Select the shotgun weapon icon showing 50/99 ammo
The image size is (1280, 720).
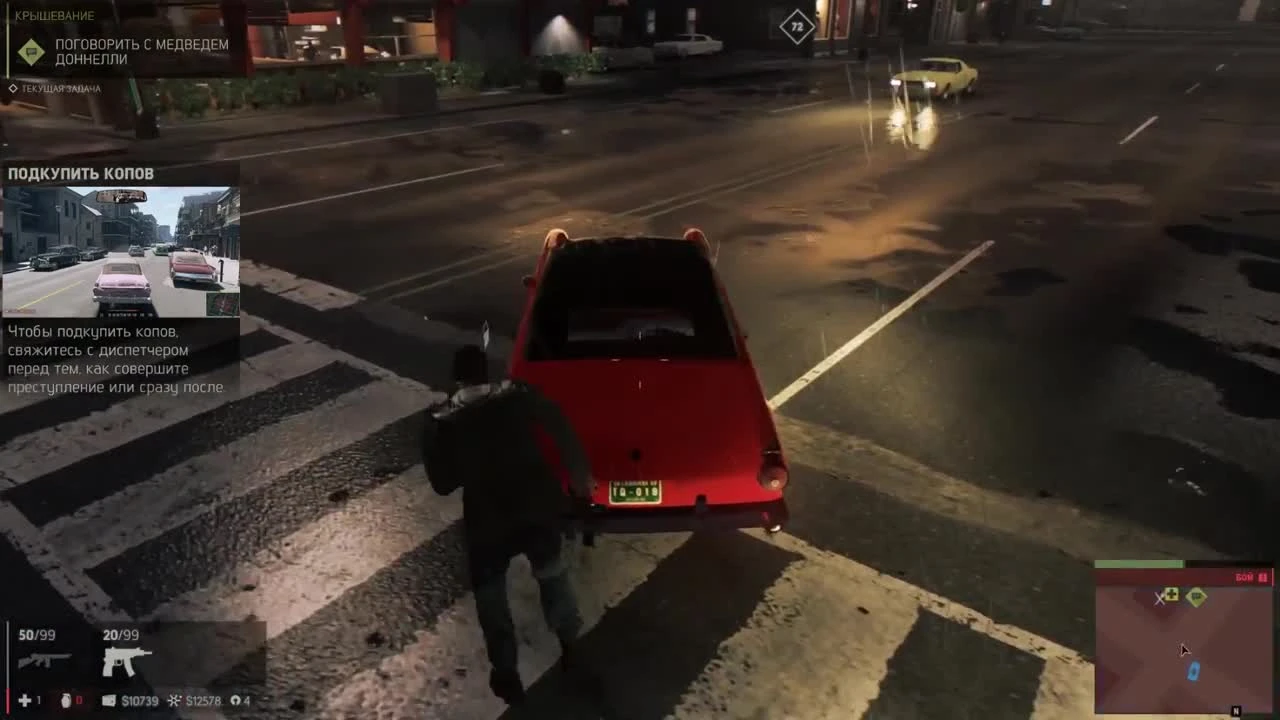45,660
